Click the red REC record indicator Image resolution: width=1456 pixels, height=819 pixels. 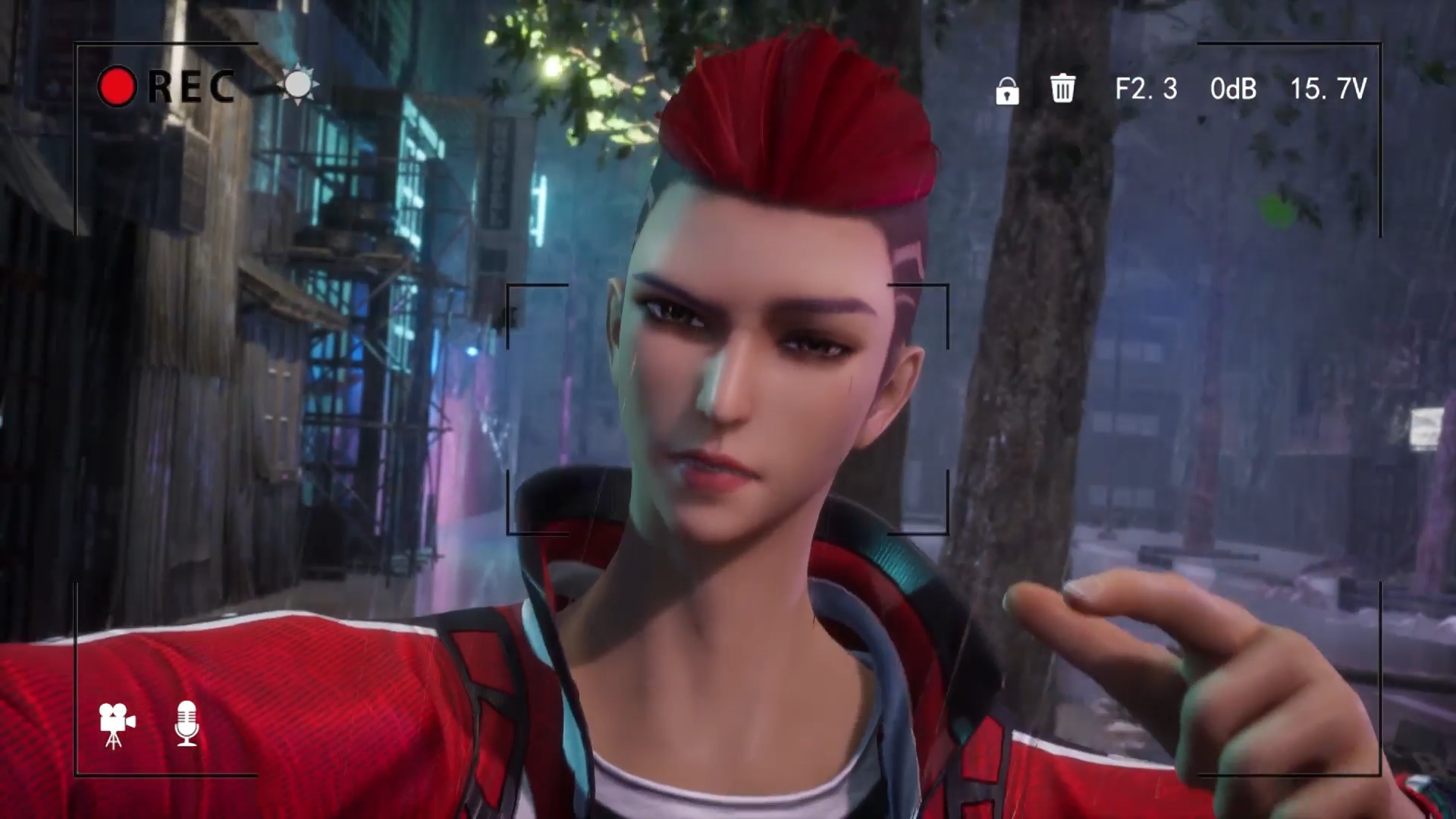coord(118,86)
